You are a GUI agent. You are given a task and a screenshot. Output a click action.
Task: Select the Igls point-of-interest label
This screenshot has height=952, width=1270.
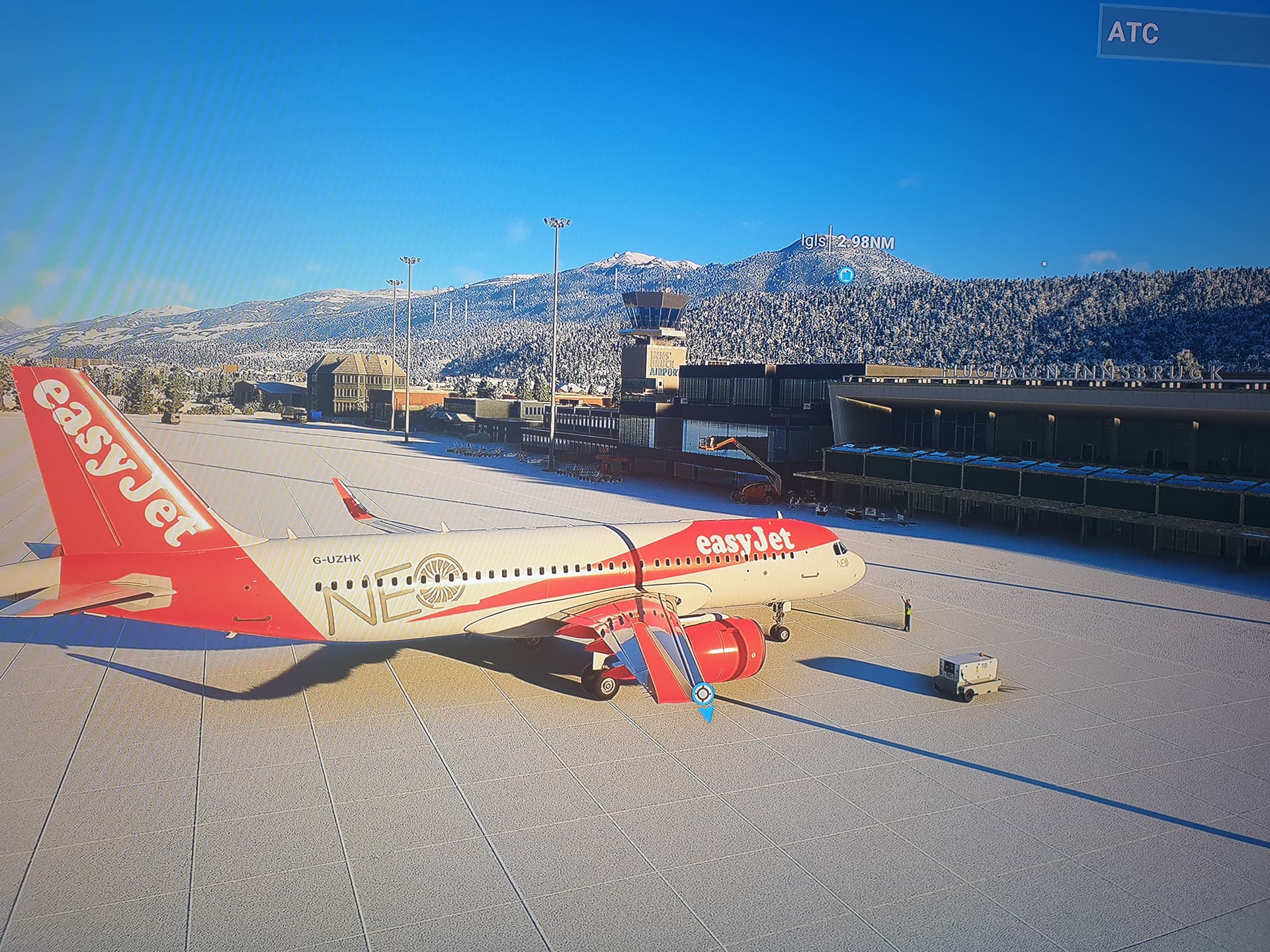click(x=847, y=242)
